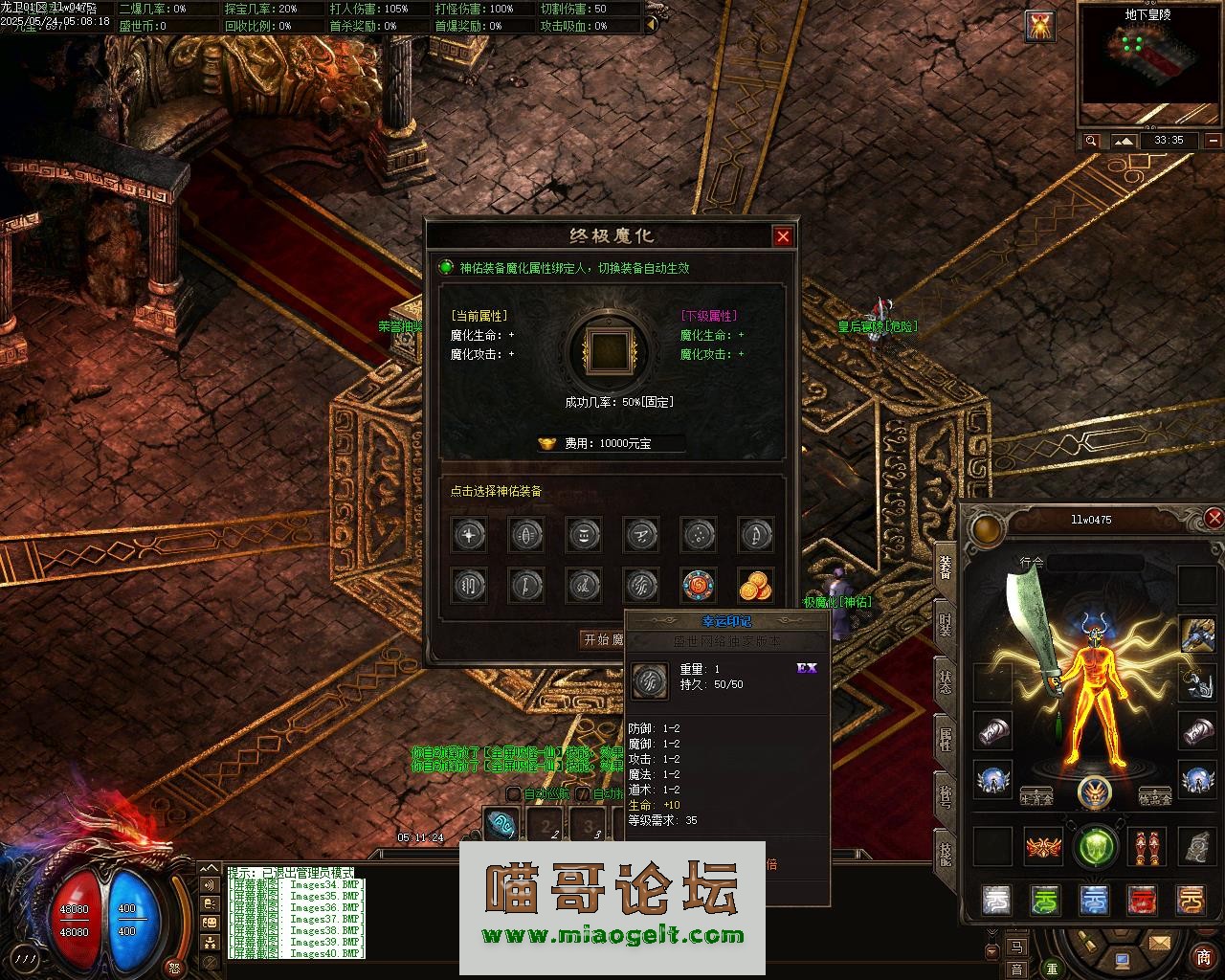Collapse the minimap with the minus button

[x=1214, y=141]
